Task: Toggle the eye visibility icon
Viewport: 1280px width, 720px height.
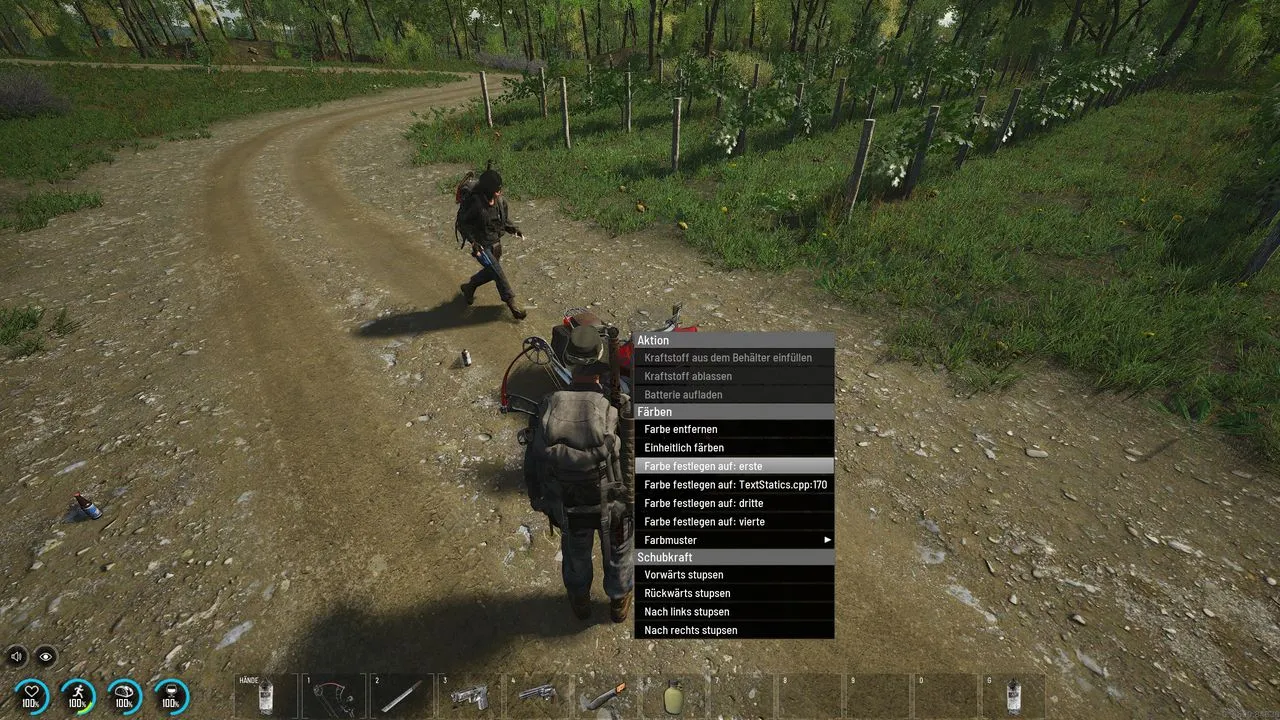Action: click(46, 656)
